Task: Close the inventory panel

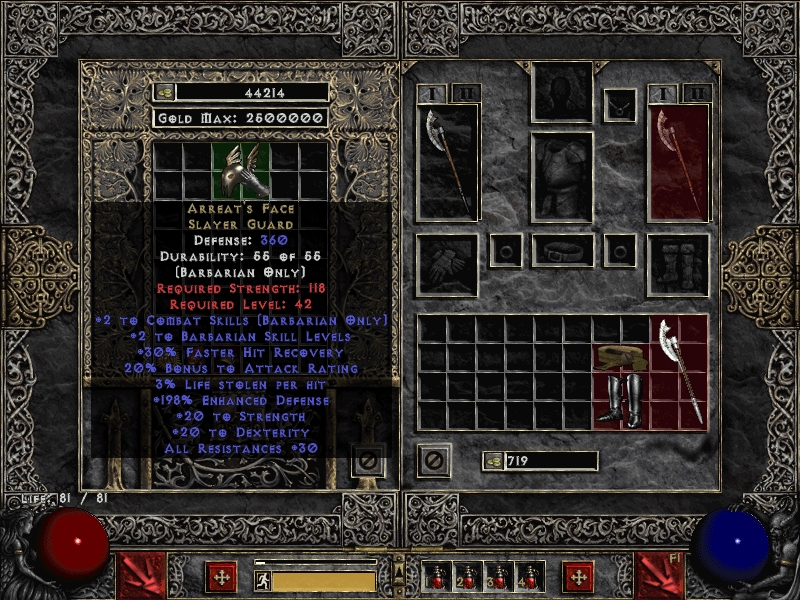Action: (434, 461)
